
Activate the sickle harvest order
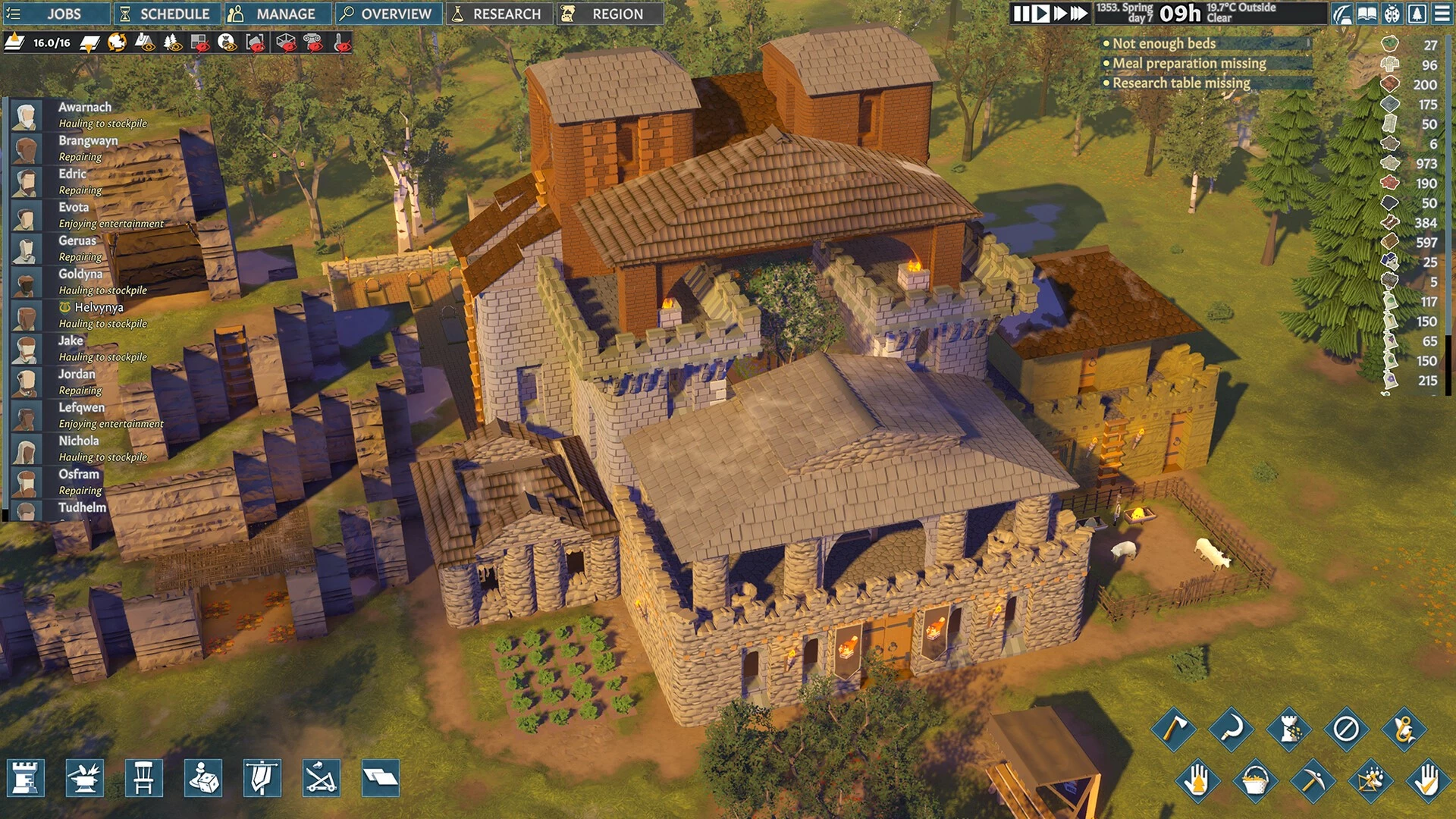1231,730
